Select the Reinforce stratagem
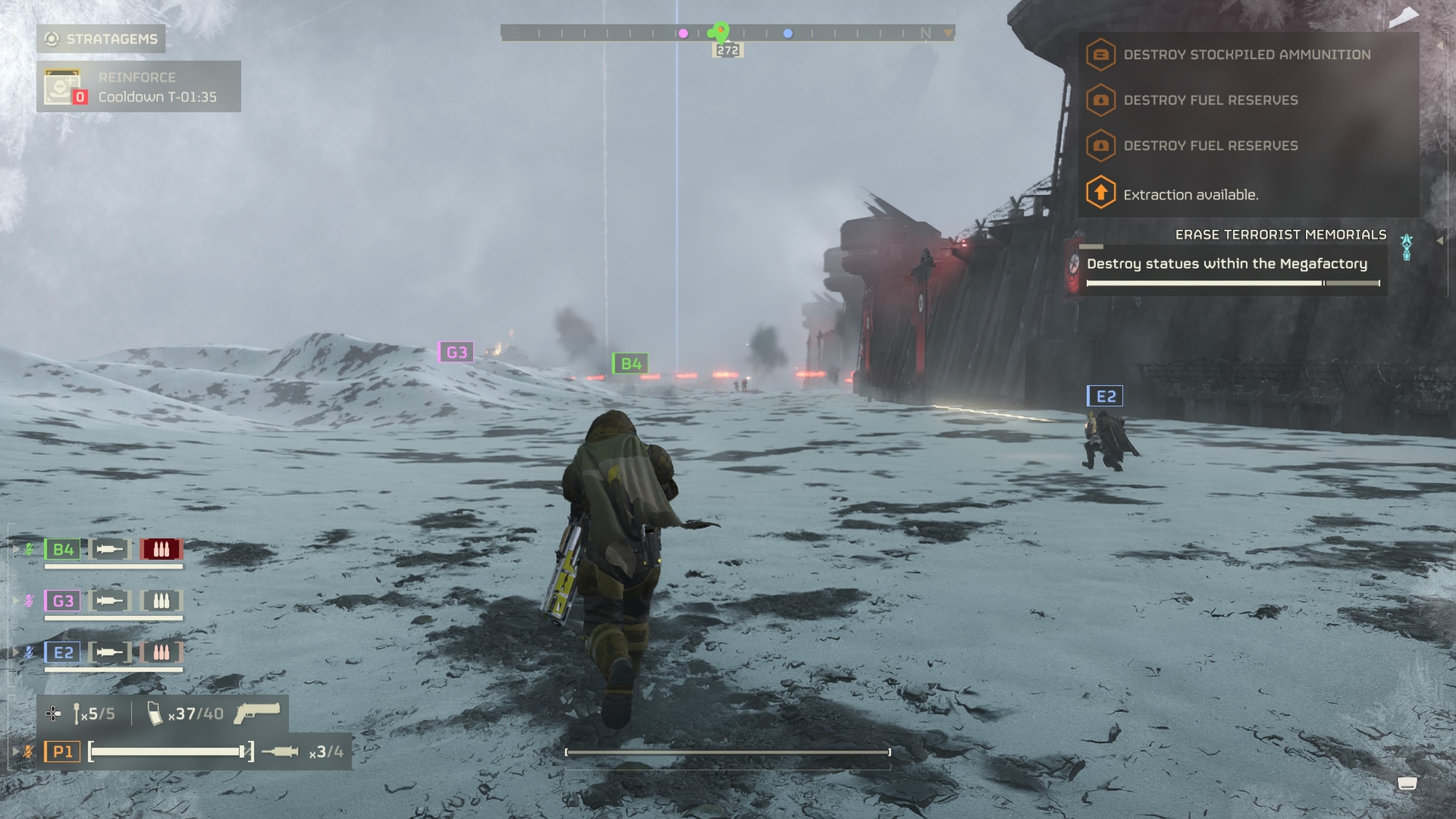The width and height of the screenshot is (1456, 819). click(x=138, y=87)
